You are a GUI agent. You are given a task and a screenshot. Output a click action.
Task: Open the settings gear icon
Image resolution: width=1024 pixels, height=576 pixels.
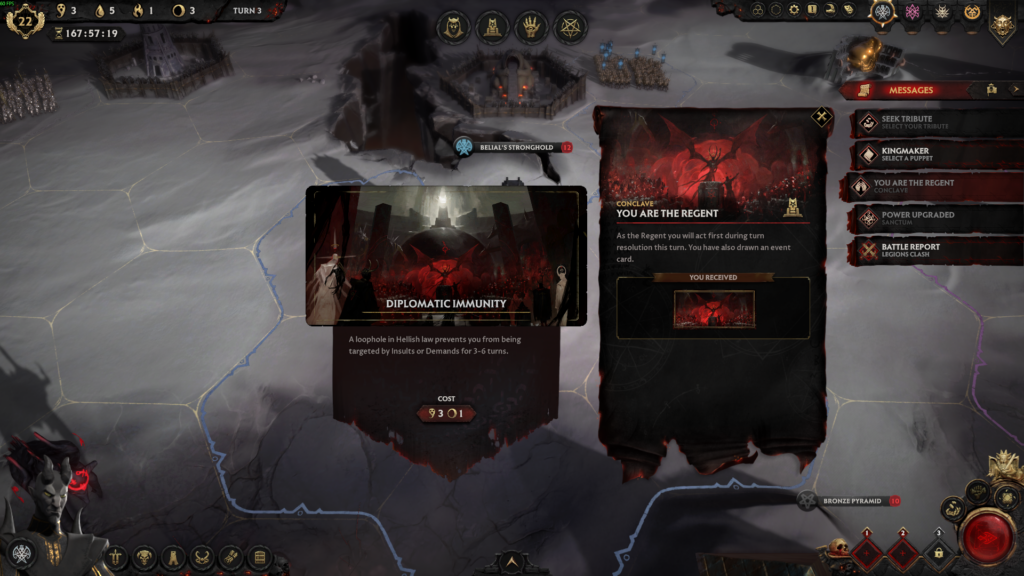[x=793, y=10]
